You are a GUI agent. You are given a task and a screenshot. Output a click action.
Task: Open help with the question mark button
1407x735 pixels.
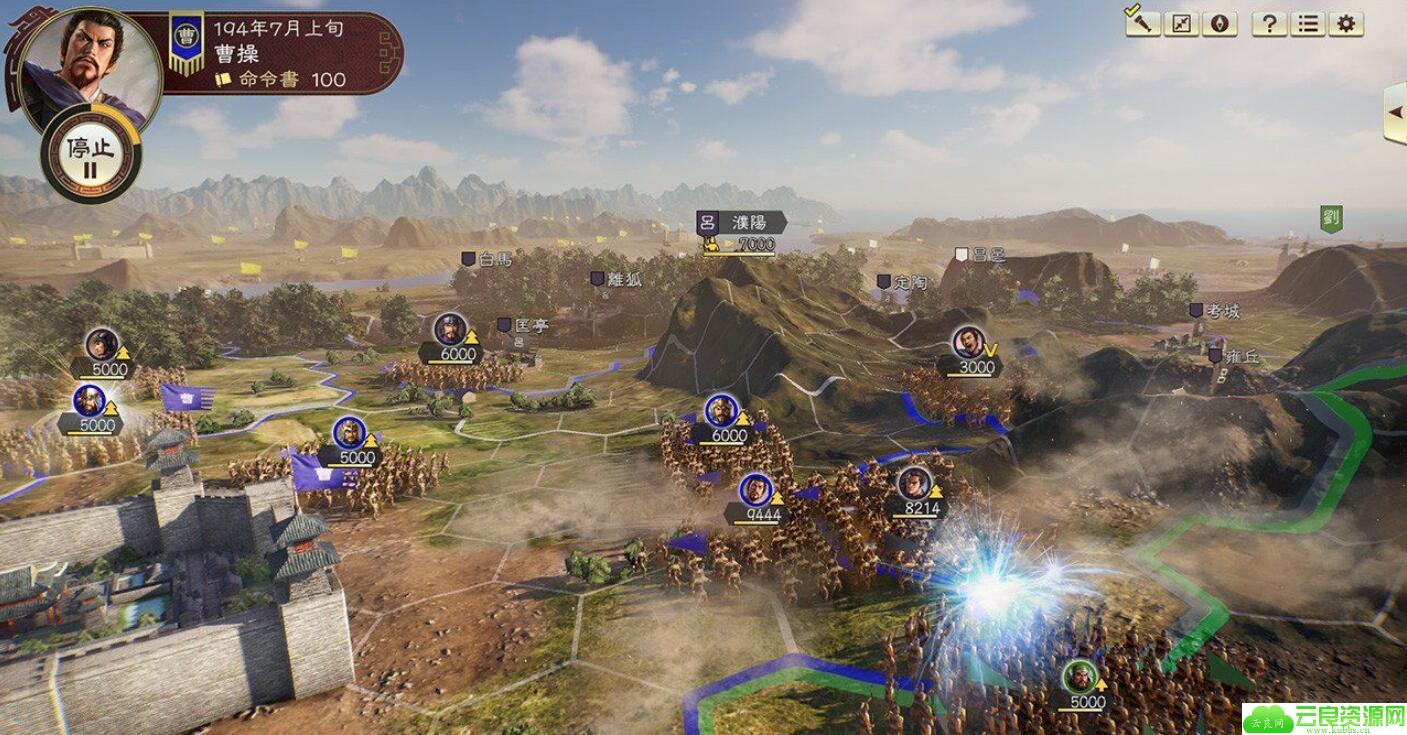click(x=1269, y=24)
